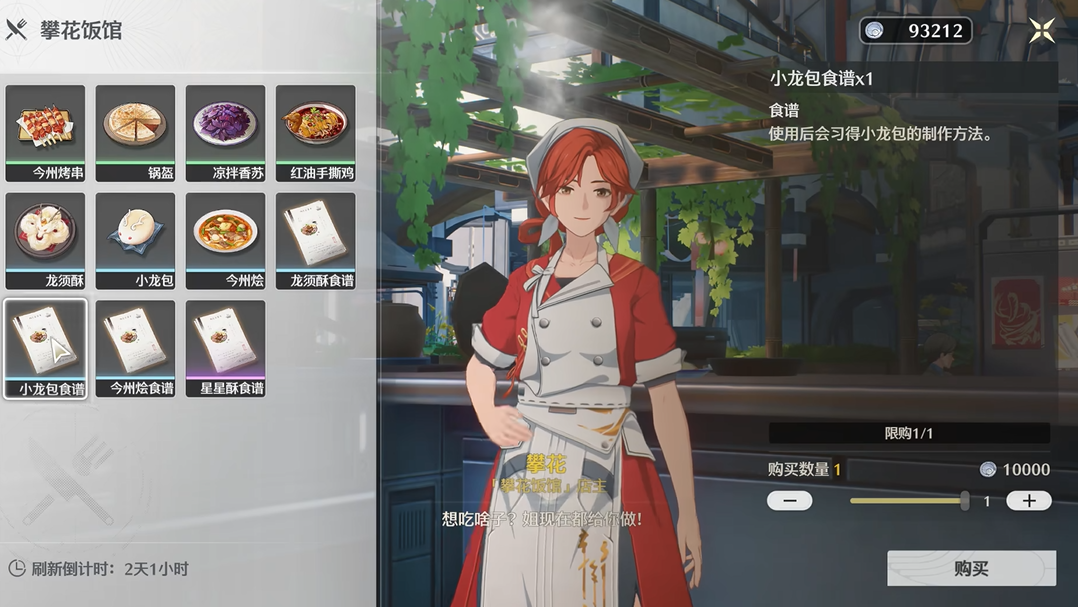Decrease purchase quantity with minus button
The width and height of the screenshot is (1078, 607).
[789, 501]
